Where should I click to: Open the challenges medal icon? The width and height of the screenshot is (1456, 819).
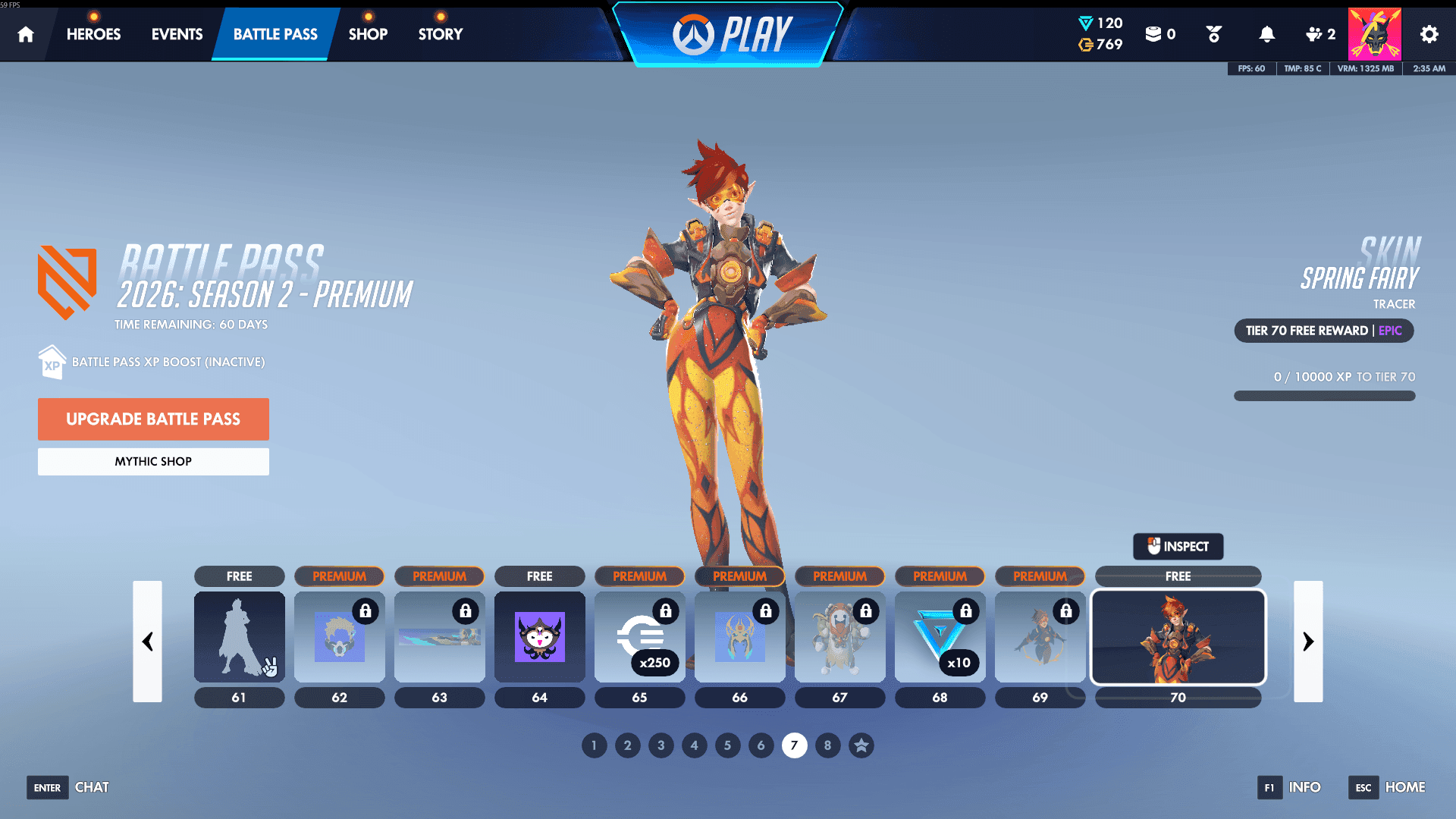[1213, 33]
